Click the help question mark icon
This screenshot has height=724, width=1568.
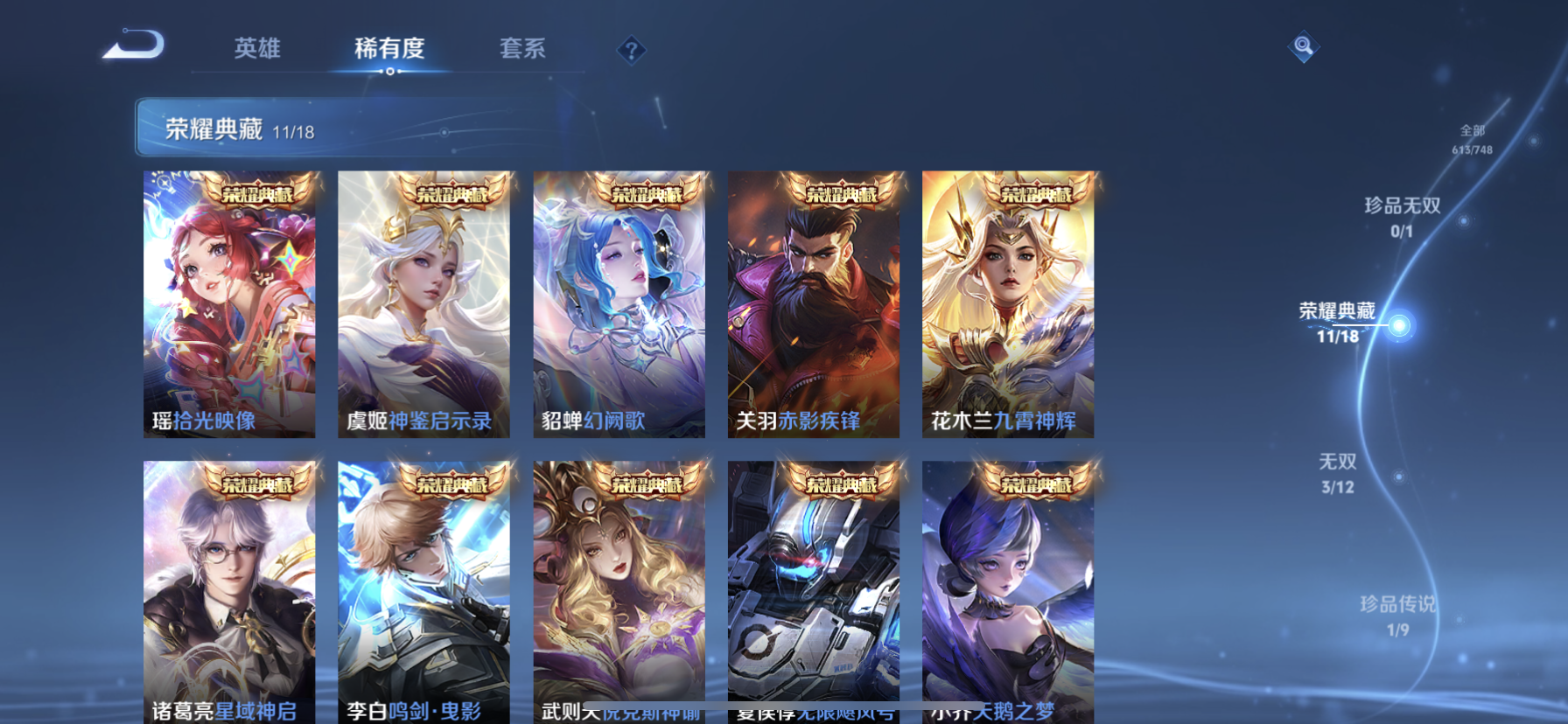[631, 50]
